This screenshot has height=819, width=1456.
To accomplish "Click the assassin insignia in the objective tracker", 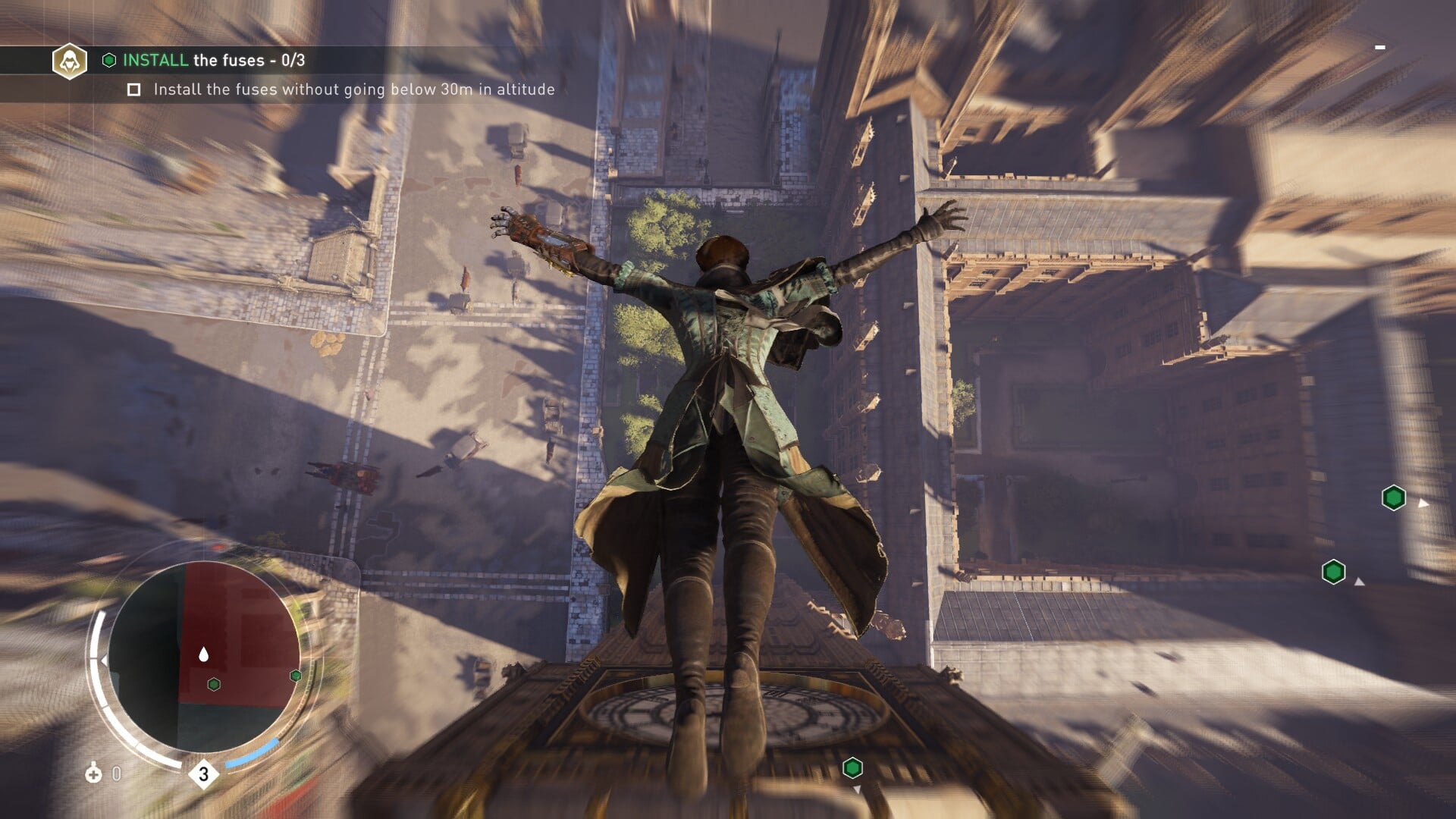I will click(x=69, y=61).
